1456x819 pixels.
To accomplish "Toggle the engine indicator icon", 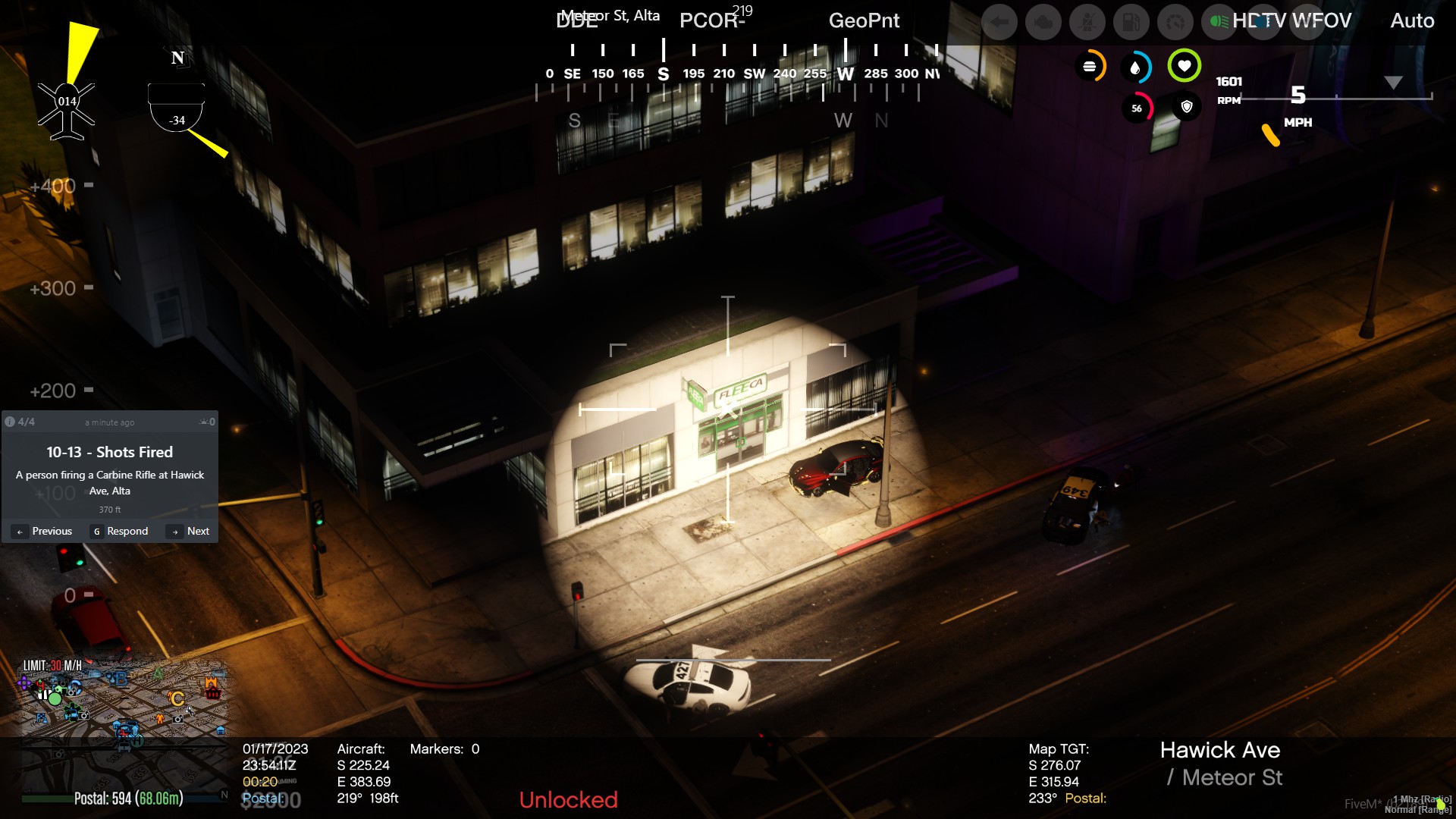I will coord(1043,22).
